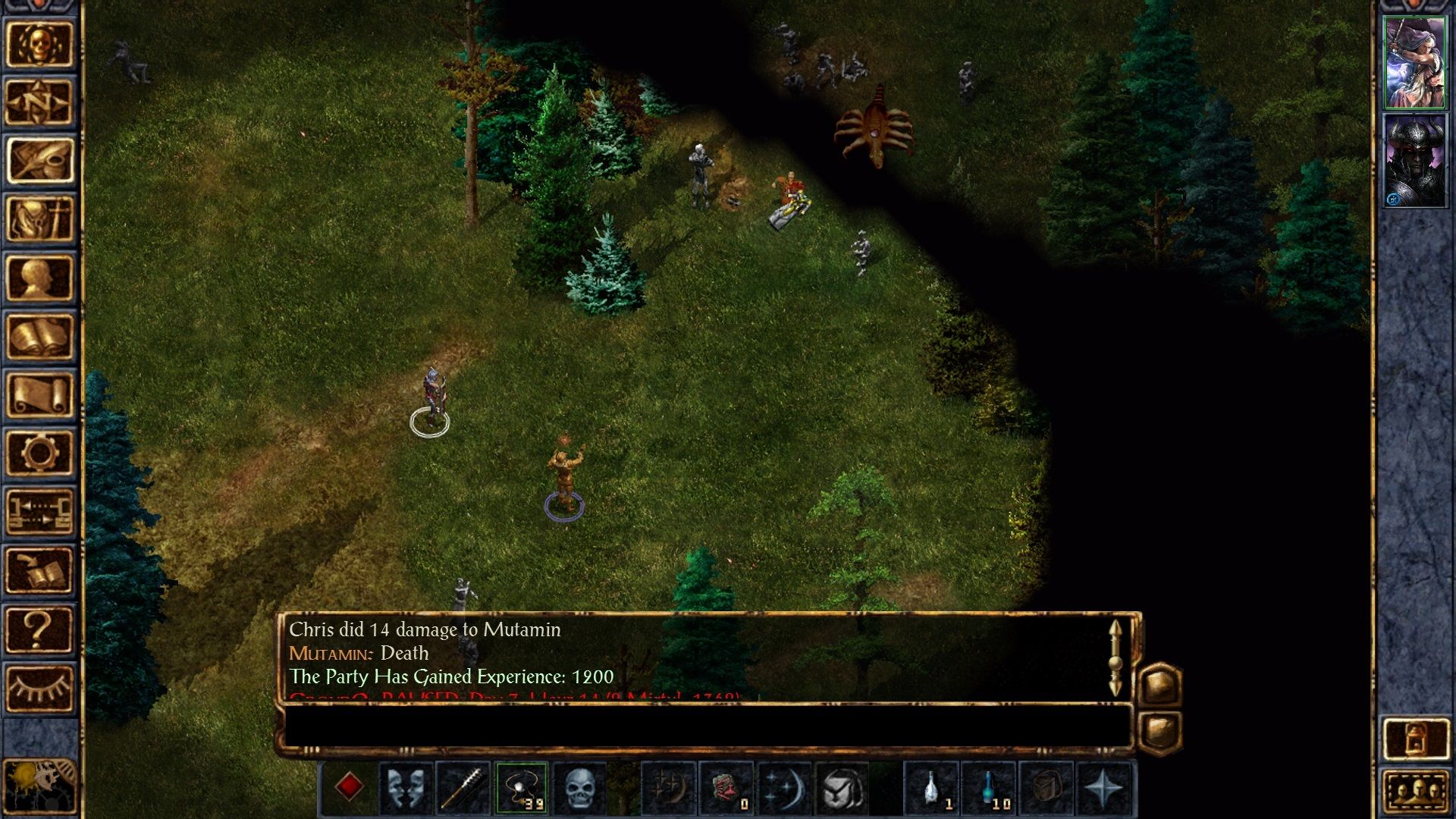Select the whole party with three-heads button
This screenshot has height=819, width=1456.
[1415, 794]
